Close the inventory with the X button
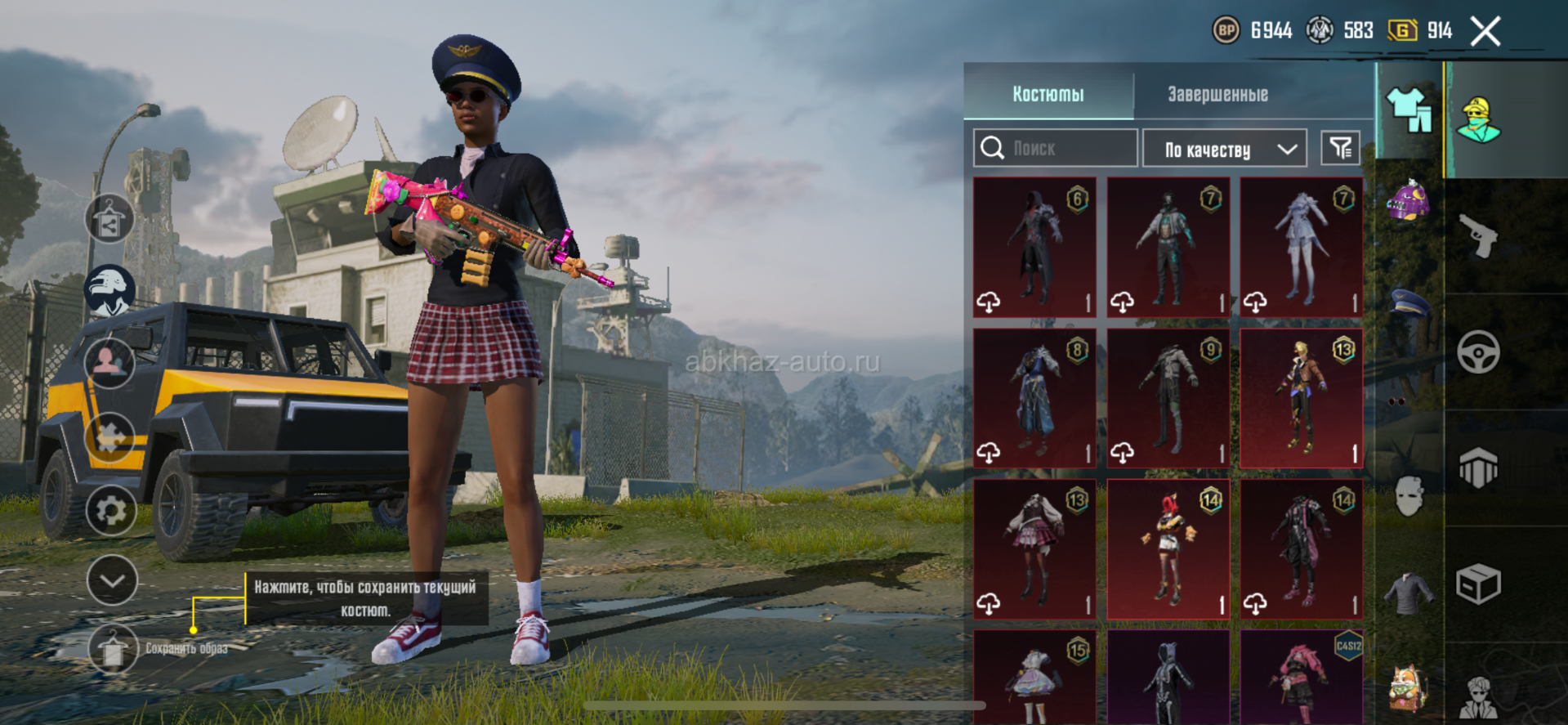 point(1485,32)
